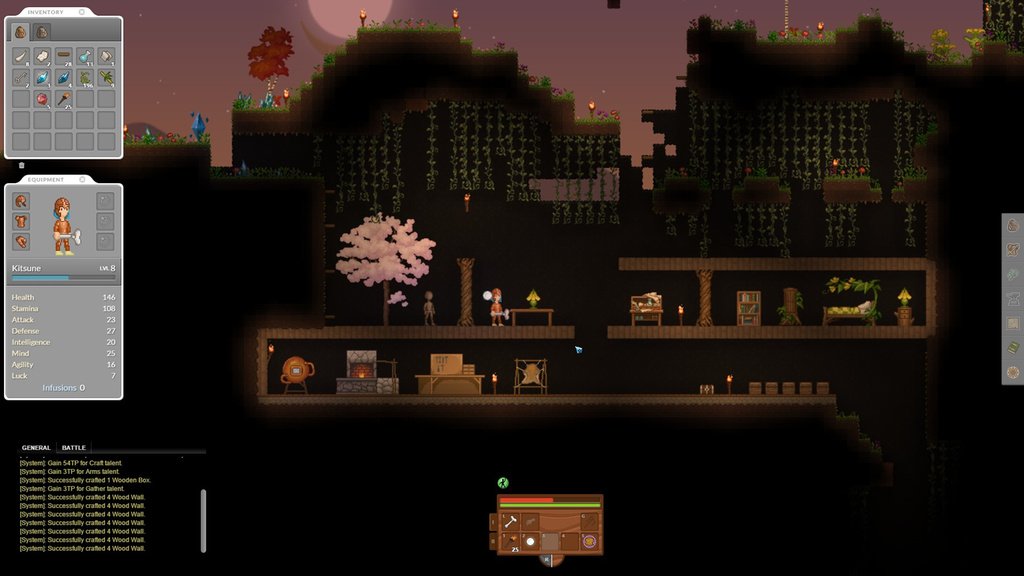
Task: Use the purple ring hotbar slot
Action: 589,541
